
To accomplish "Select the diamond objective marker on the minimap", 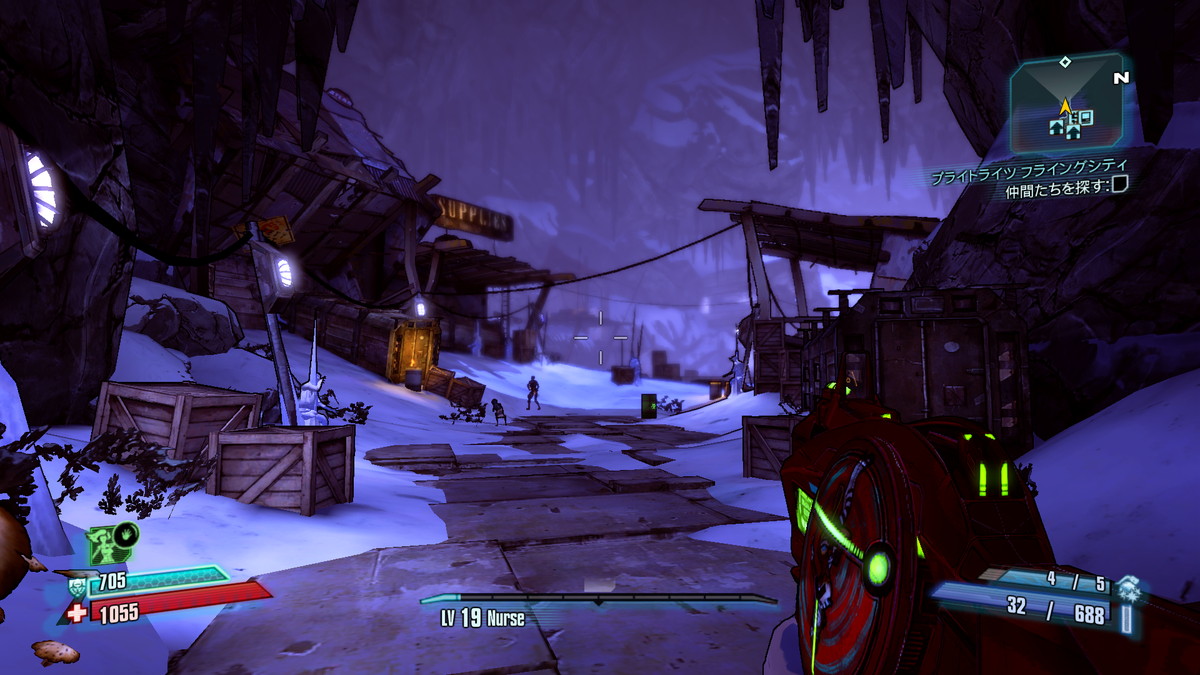I will (1065, 62).
